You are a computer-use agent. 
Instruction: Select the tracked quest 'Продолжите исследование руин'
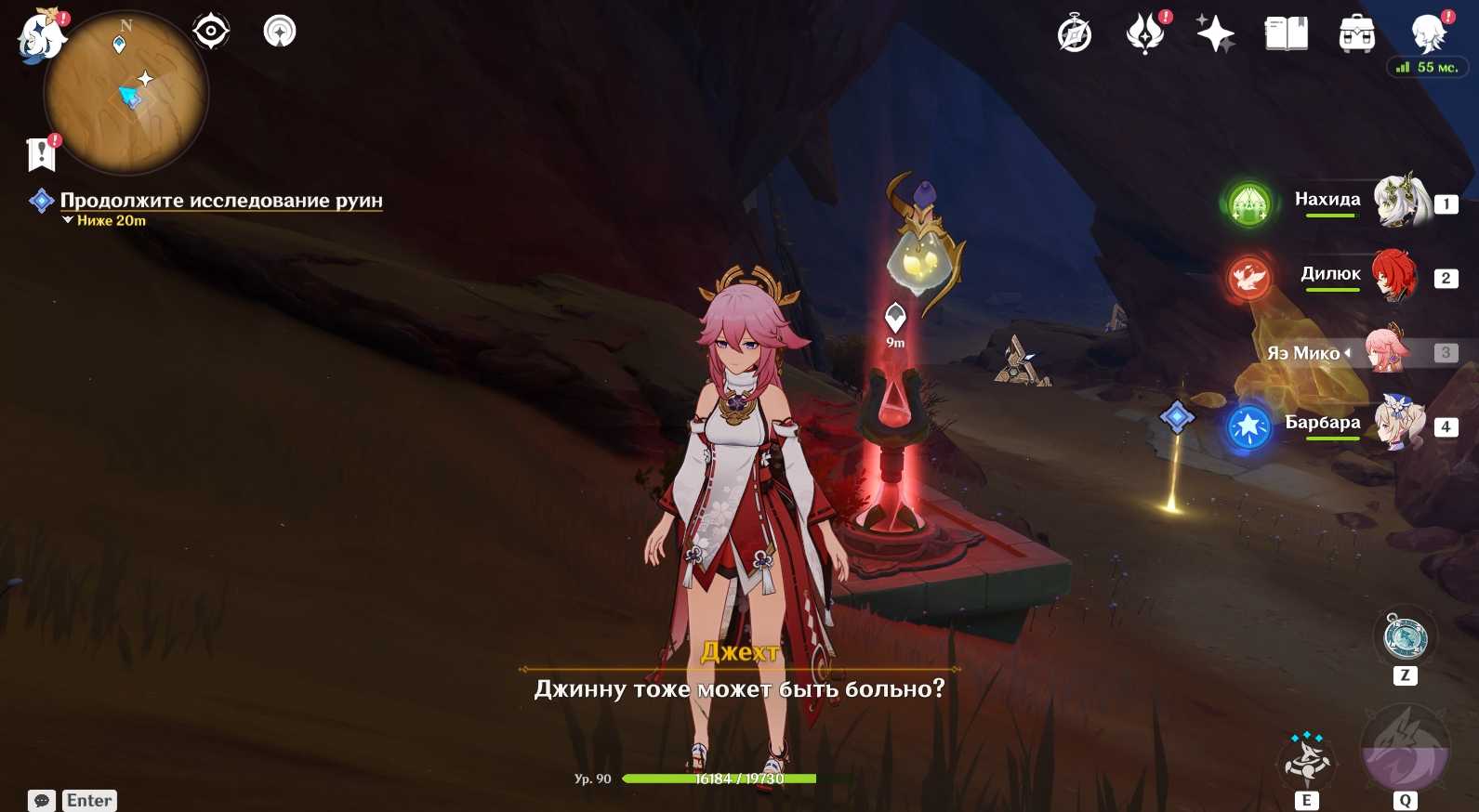tap(220, 201)
